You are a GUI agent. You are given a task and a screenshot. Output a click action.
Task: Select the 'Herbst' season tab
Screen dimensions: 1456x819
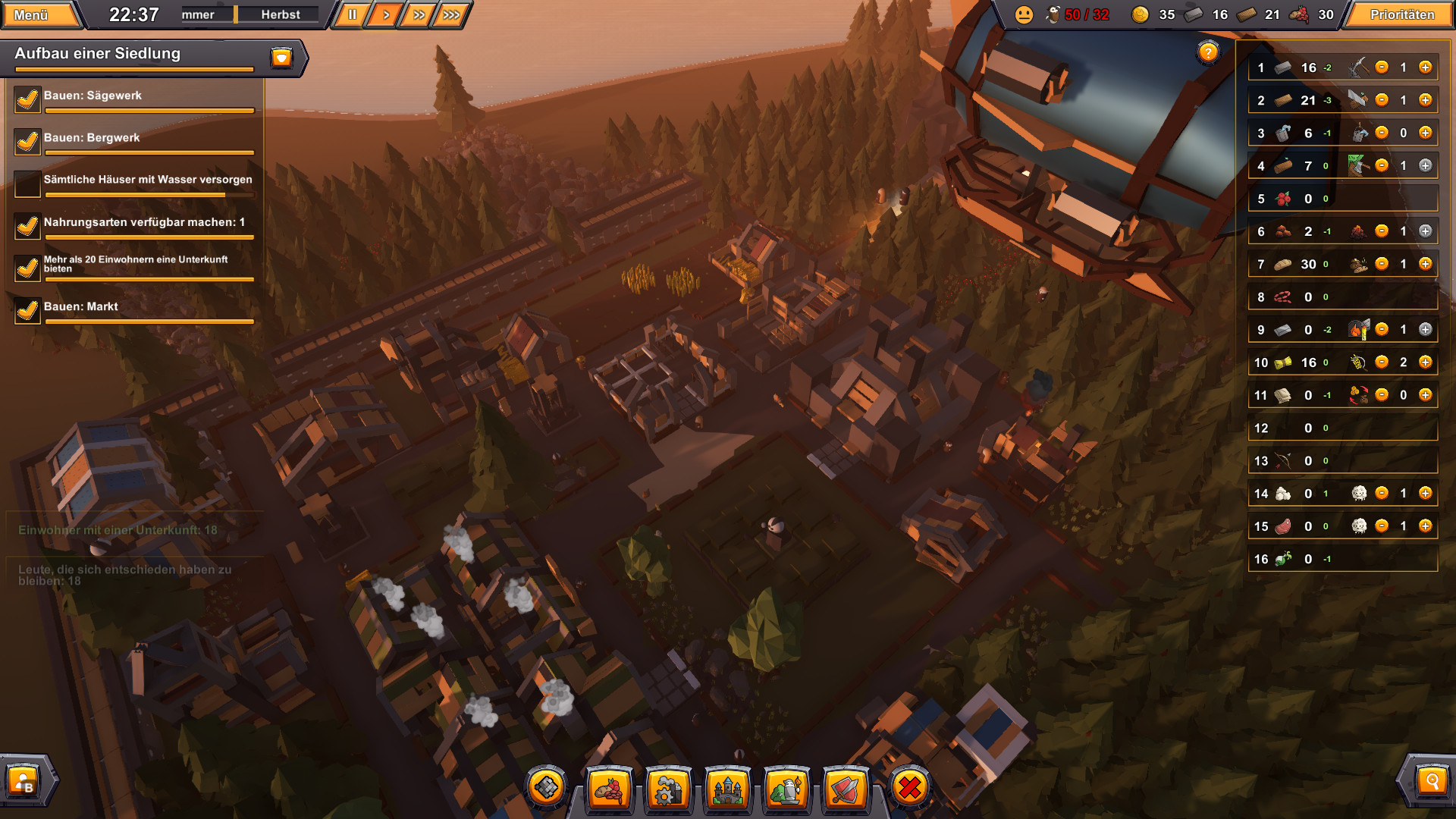(x=281, y=14)
